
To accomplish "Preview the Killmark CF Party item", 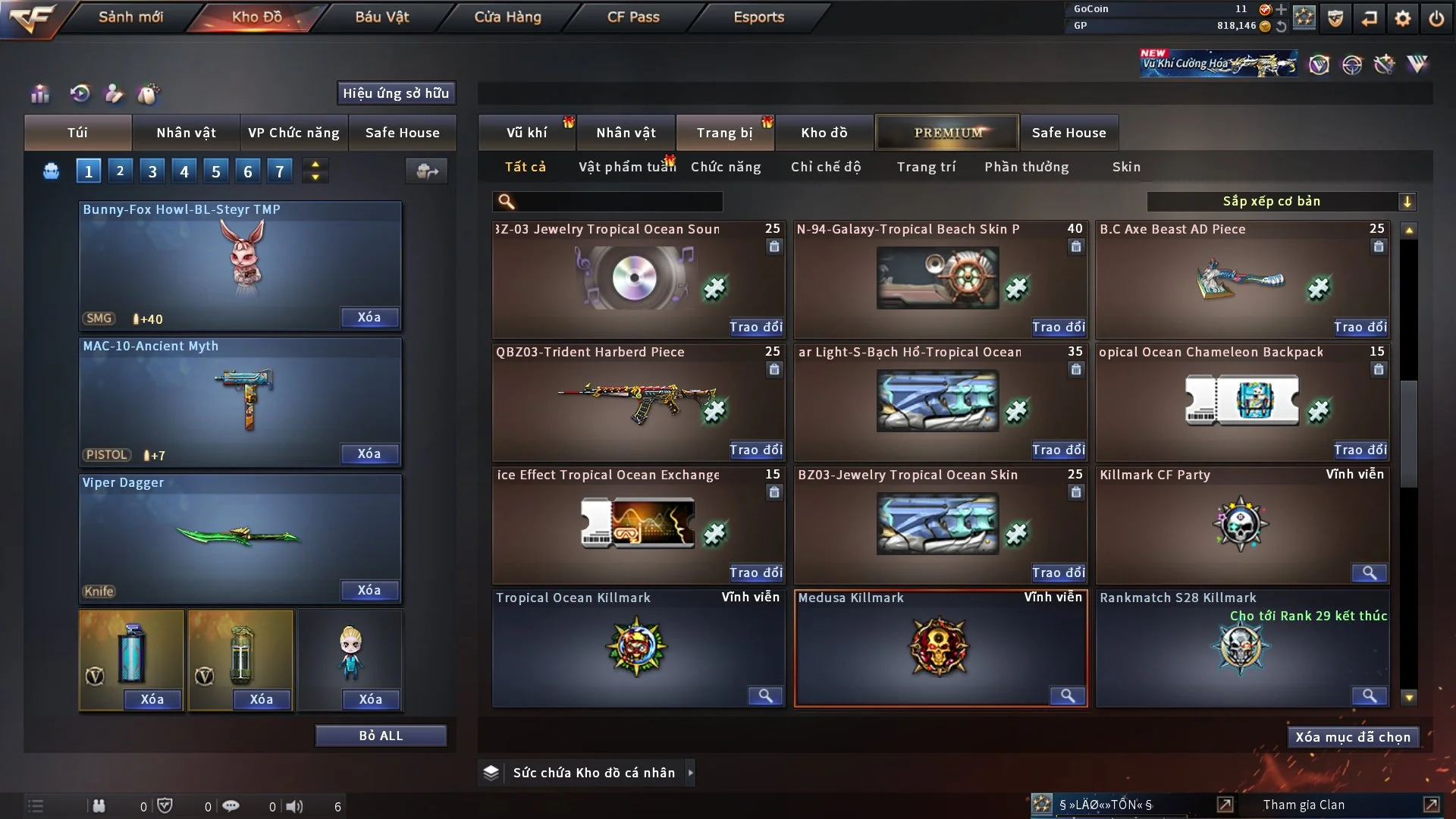I will 1369,573.
